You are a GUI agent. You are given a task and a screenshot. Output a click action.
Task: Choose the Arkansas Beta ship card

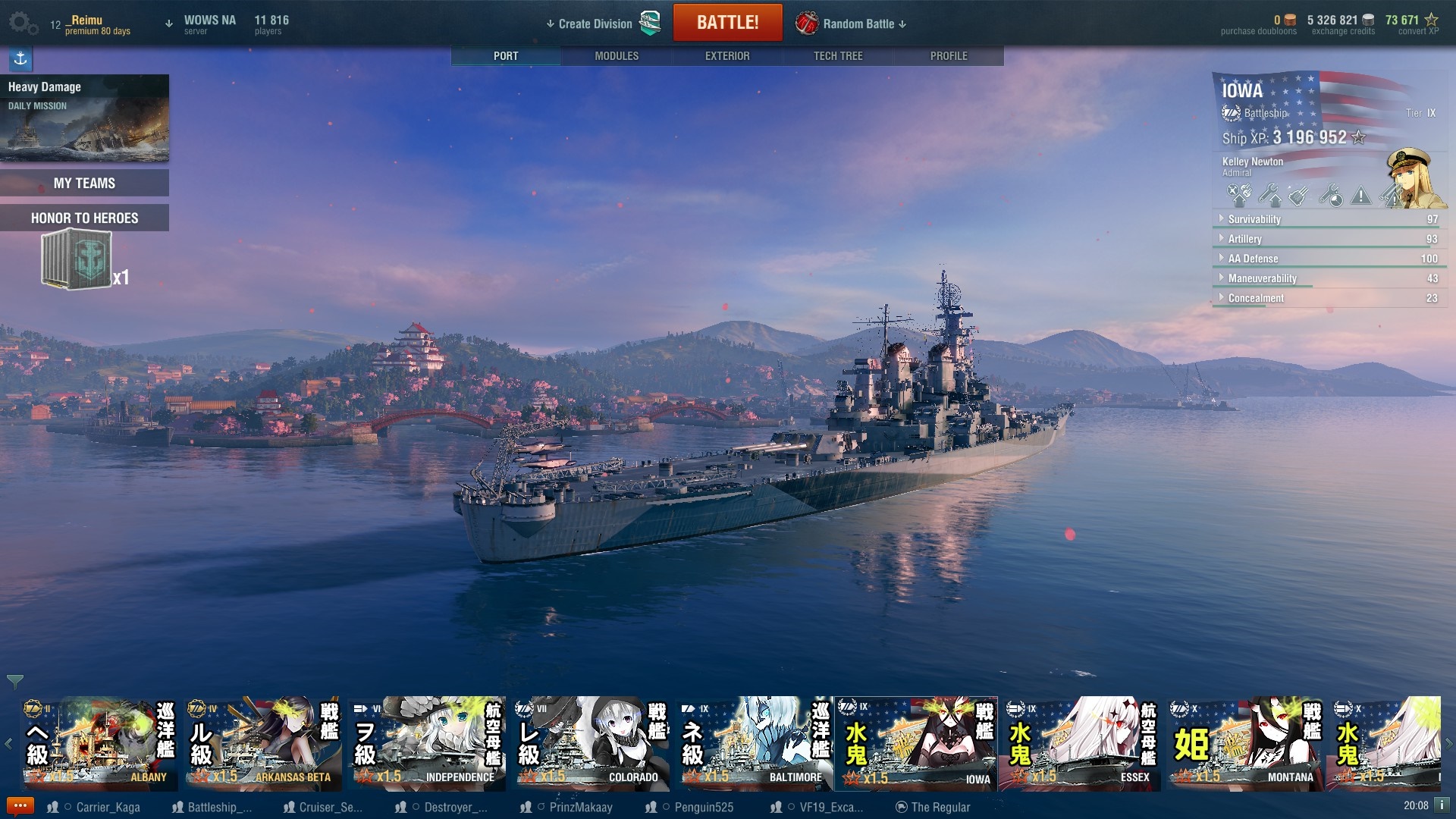(x=262, y=744)
